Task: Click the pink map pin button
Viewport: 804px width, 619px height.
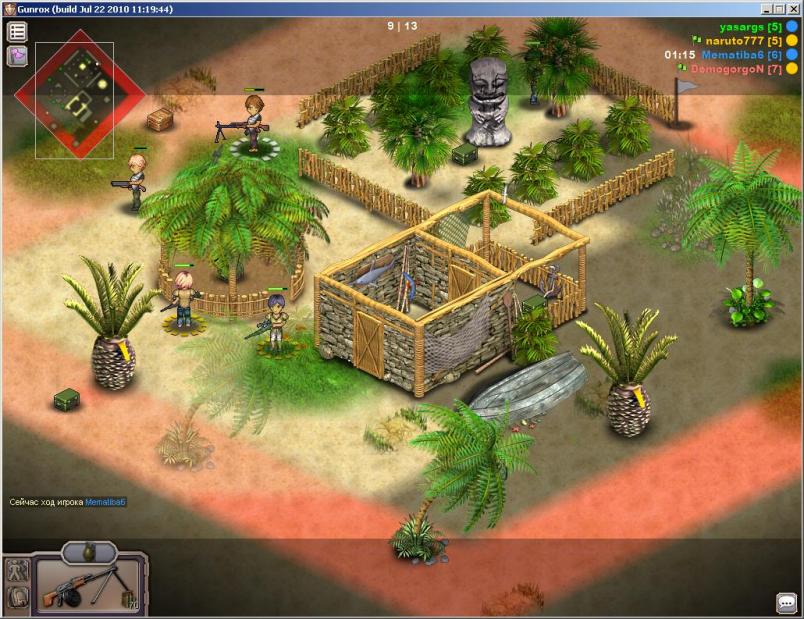Action: pyautogui.click(x=17, y=56)
